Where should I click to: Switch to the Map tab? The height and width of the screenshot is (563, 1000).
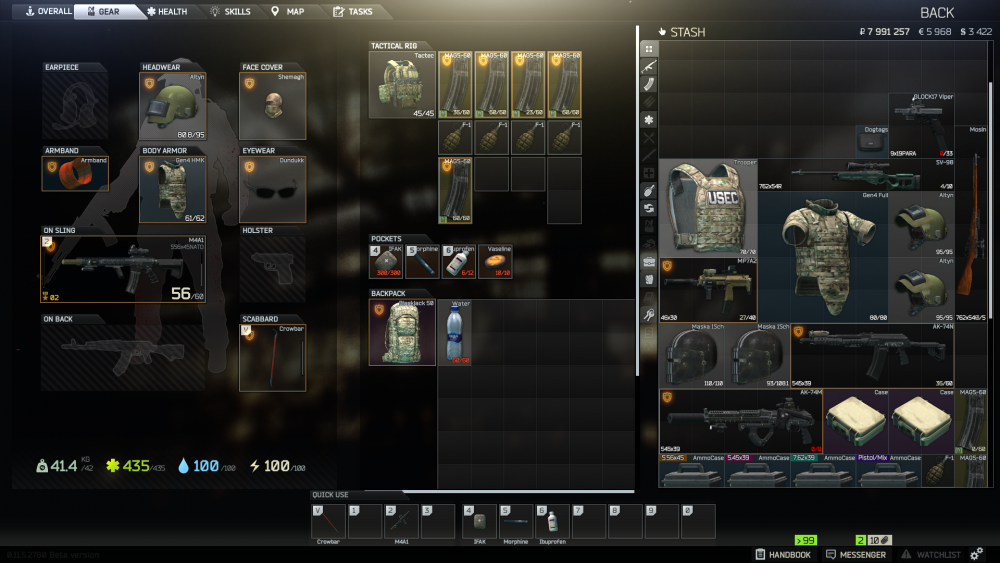tap(288, 11)
